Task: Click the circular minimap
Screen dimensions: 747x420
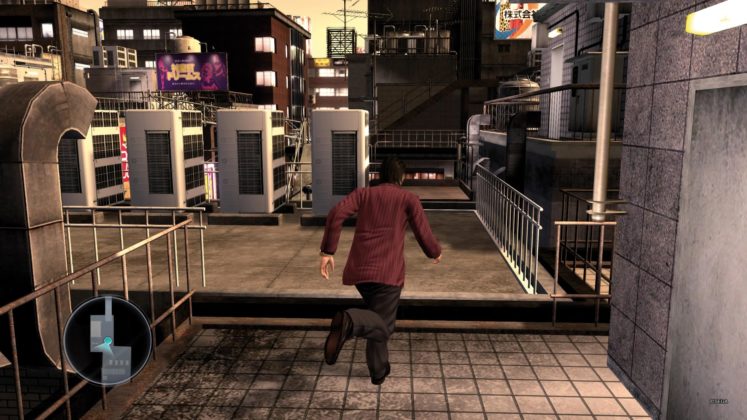Action: [107, 340]
